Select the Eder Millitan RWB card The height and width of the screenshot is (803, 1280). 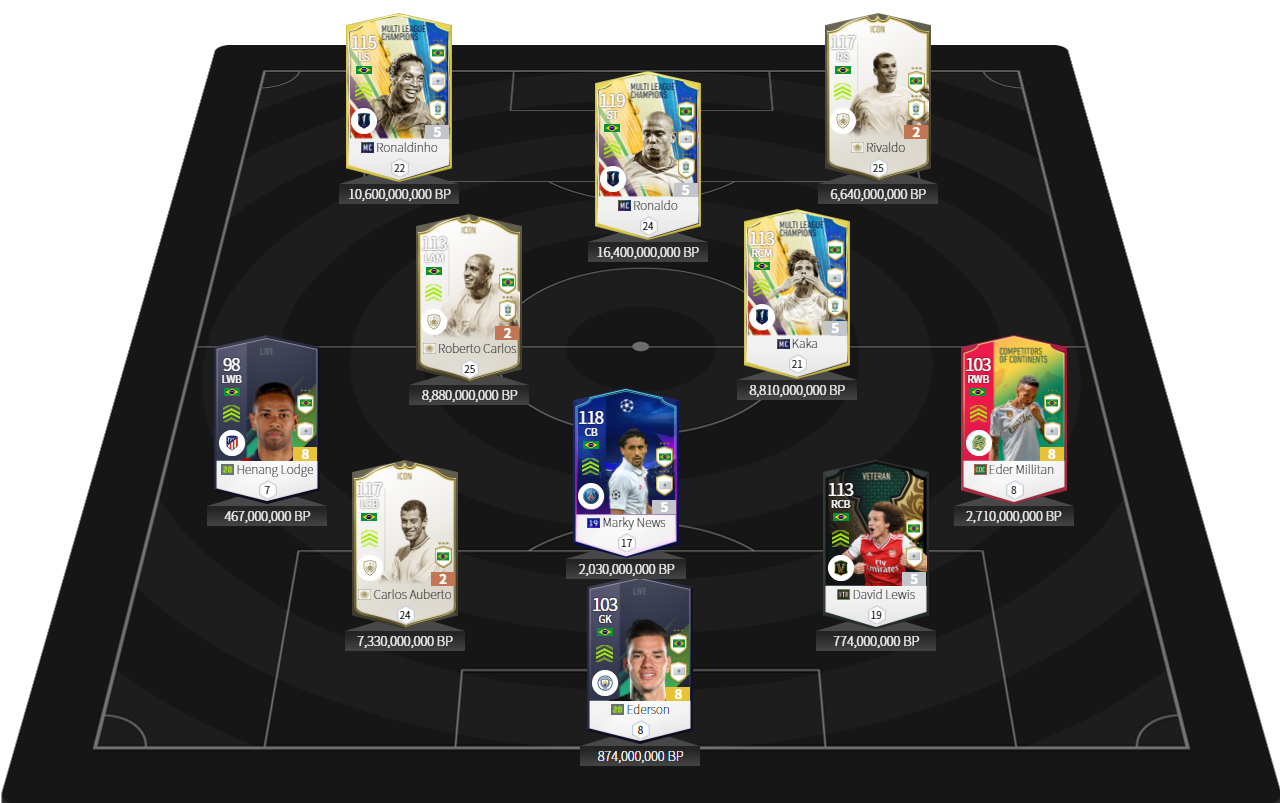pyautogui.click(x=1013, y=410)
